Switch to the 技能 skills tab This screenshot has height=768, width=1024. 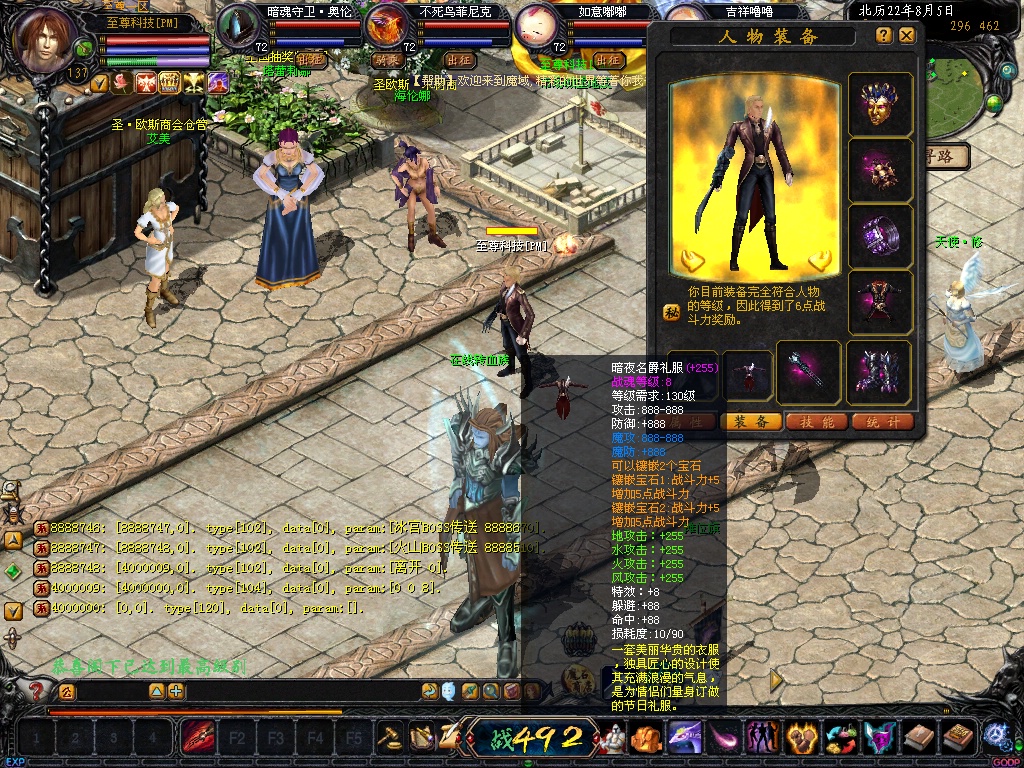pos(817,422)
